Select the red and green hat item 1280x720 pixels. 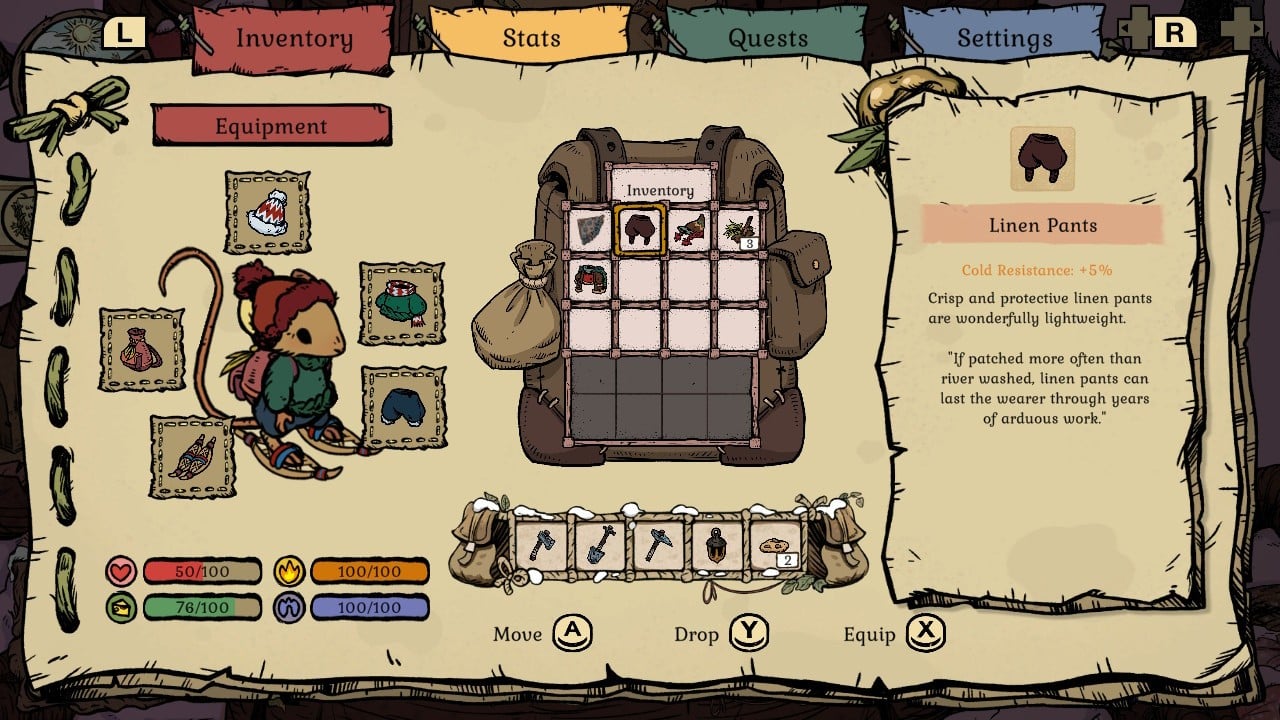tap(690, 229)
